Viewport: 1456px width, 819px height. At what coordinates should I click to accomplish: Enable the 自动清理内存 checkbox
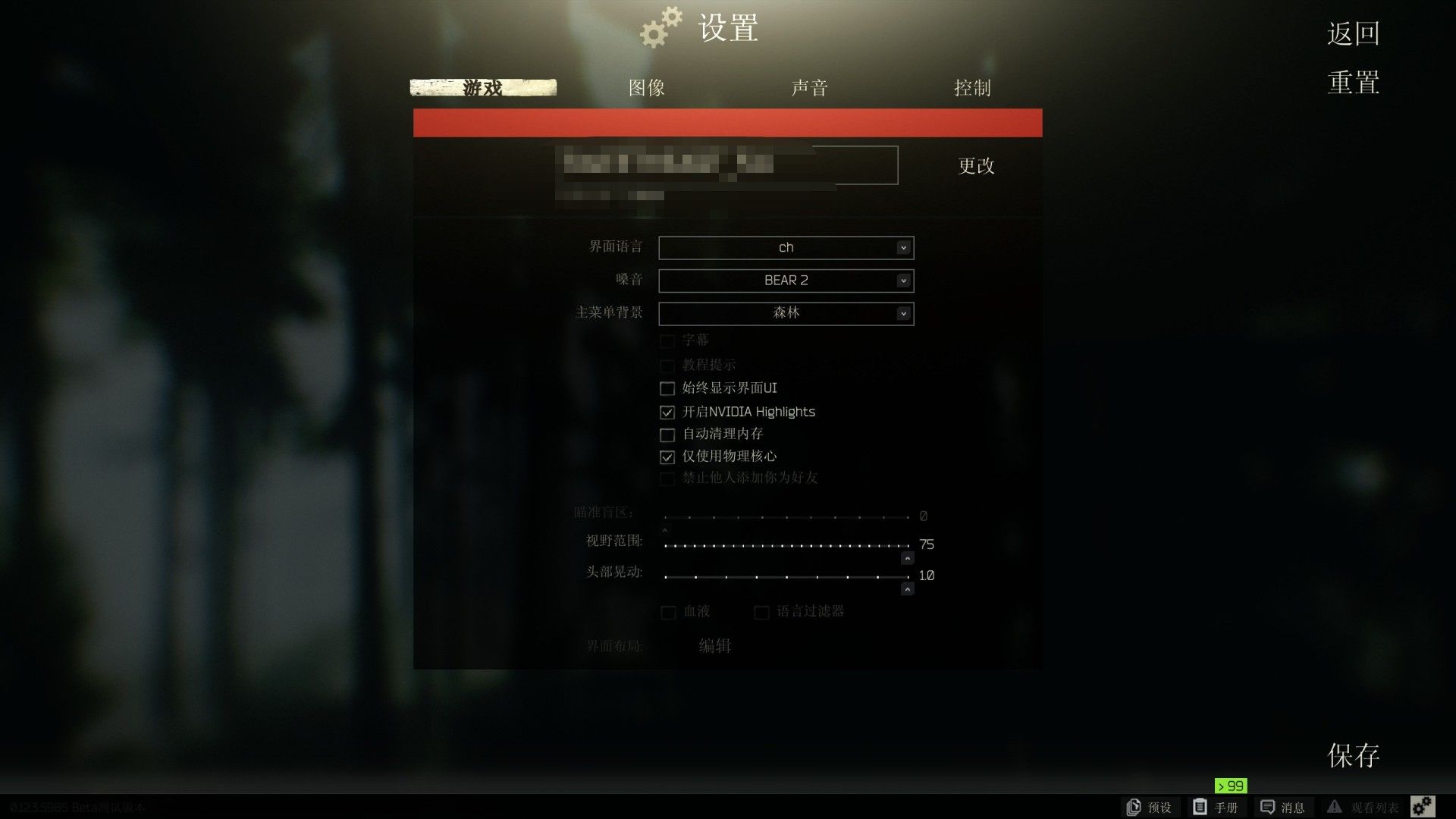pos(667,435)
